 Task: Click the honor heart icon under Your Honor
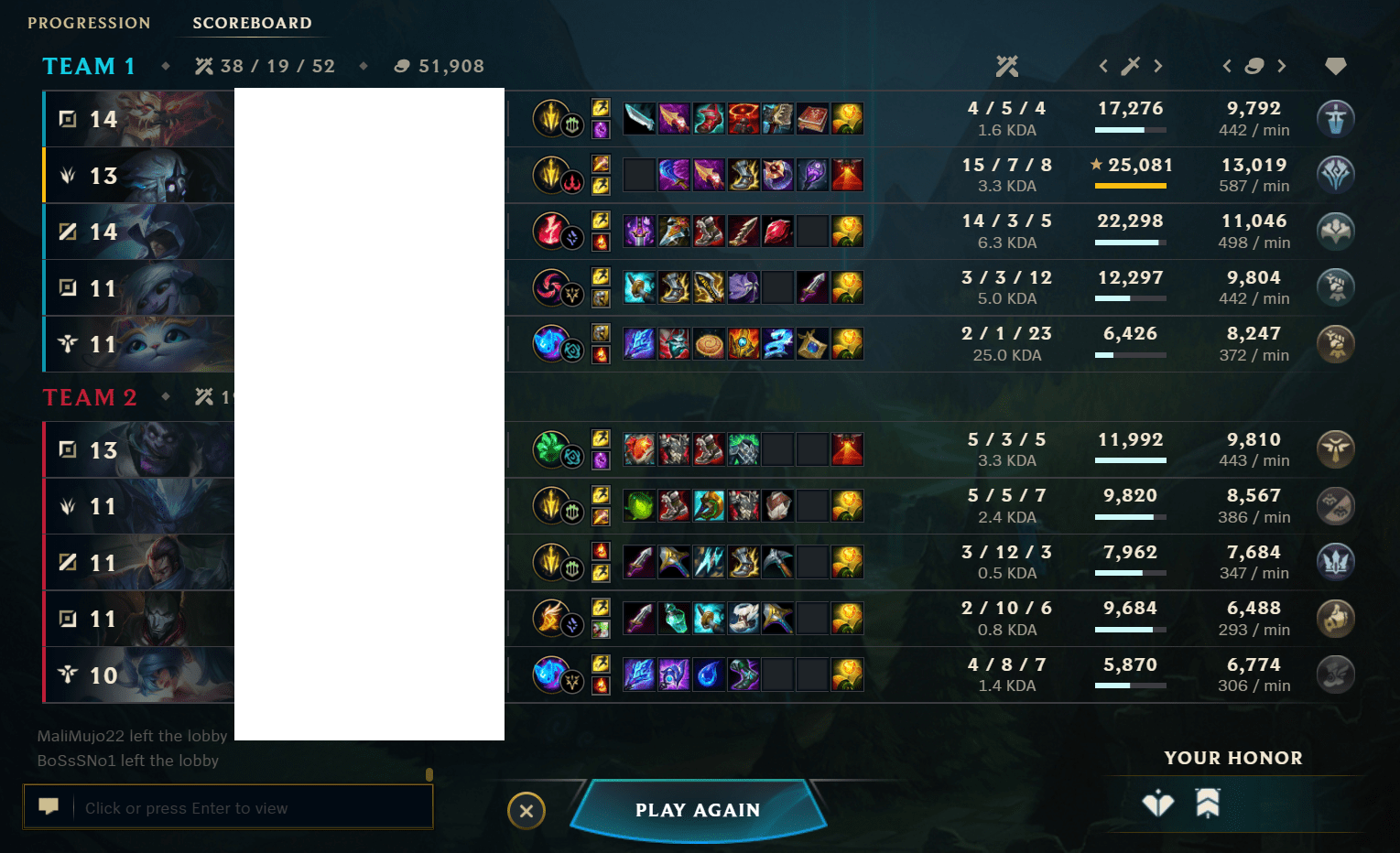coord(1158,804)
